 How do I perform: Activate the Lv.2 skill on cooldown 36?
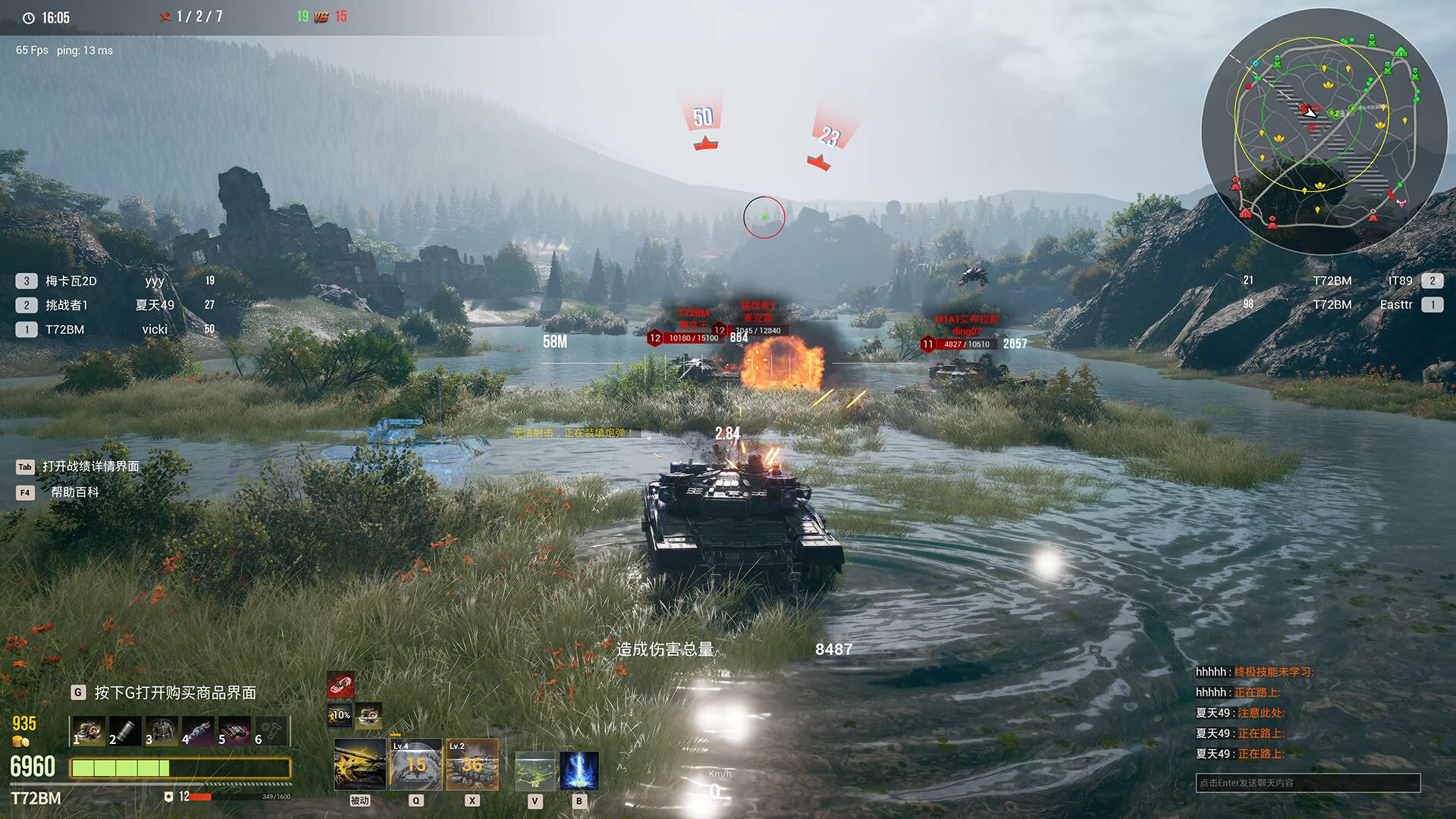(x=472, y=764)
